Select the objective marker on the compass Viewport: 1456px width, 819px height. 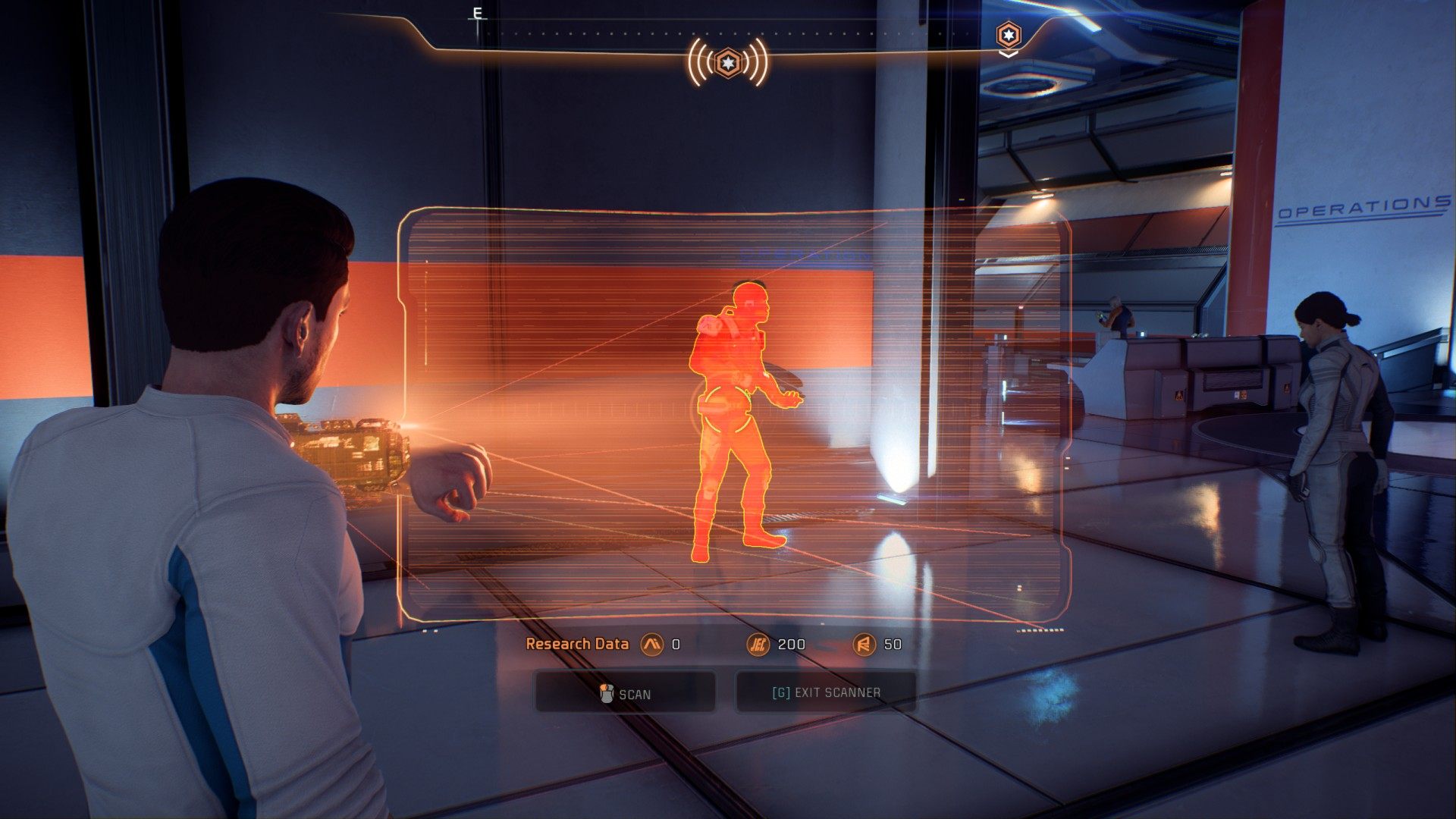coord(1008,36)
